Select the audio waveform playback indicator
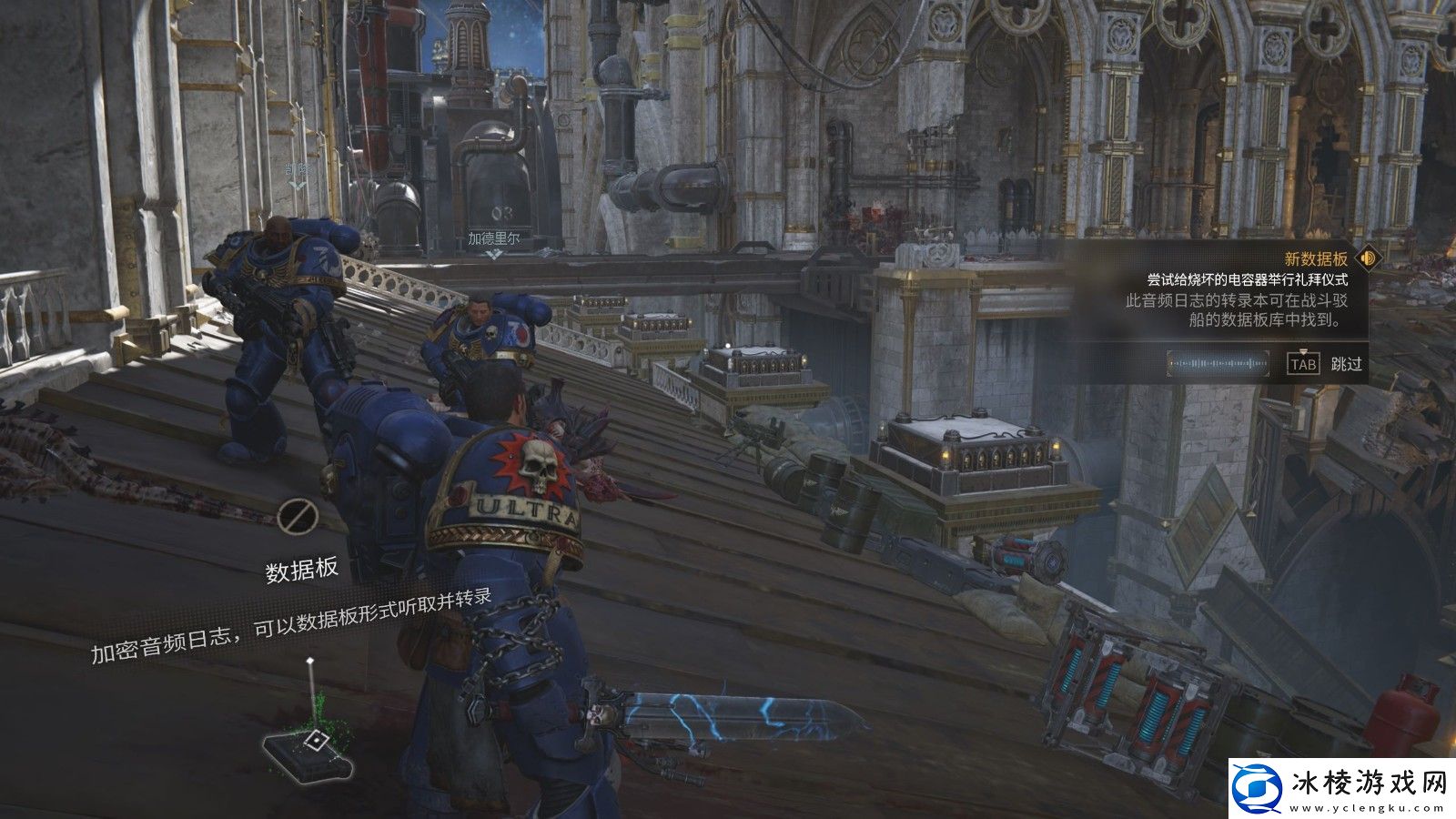The height and width of the screenshot is (819, 1456). point(1218,364)
